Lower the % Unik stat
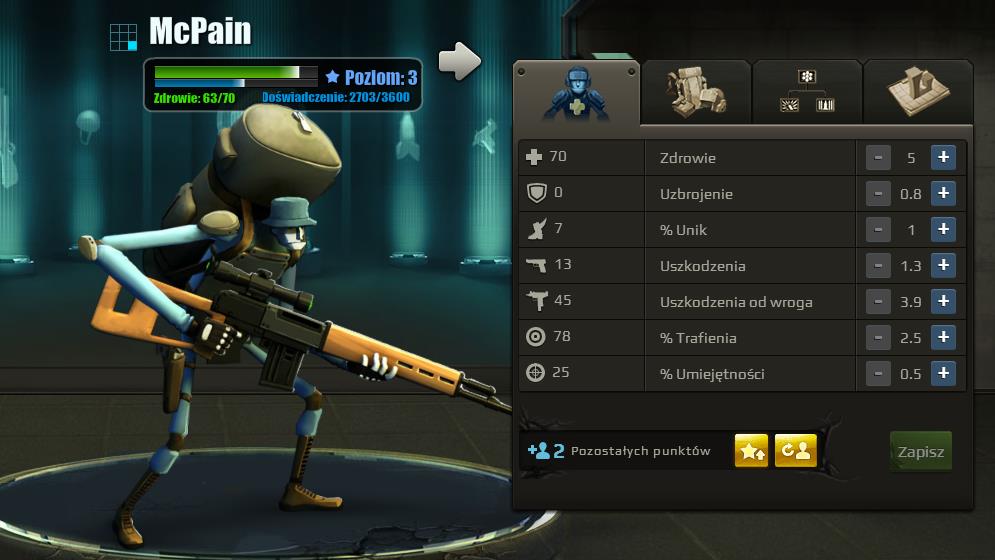The width and height of the screenshot is (995, 560). pyautogui.click(x=877, y=230)
